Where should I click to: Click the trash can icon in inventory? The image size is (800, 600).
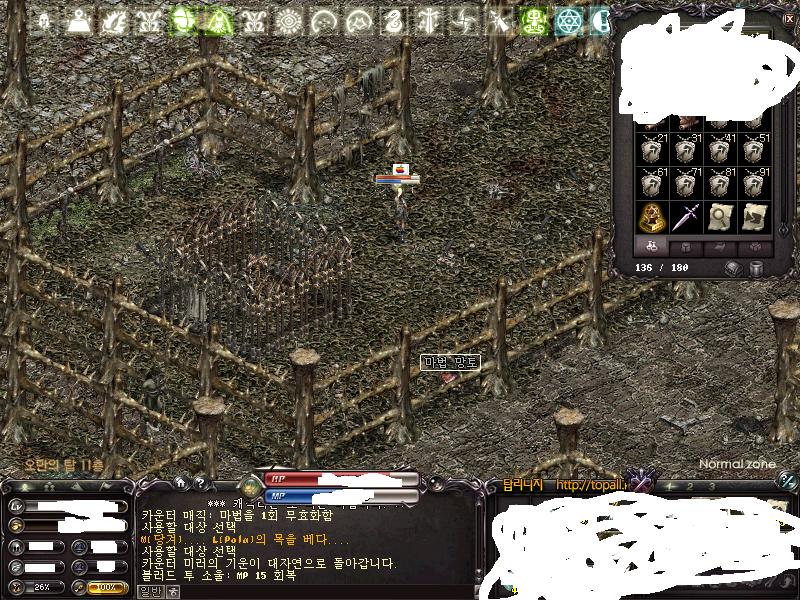point(757,268)
